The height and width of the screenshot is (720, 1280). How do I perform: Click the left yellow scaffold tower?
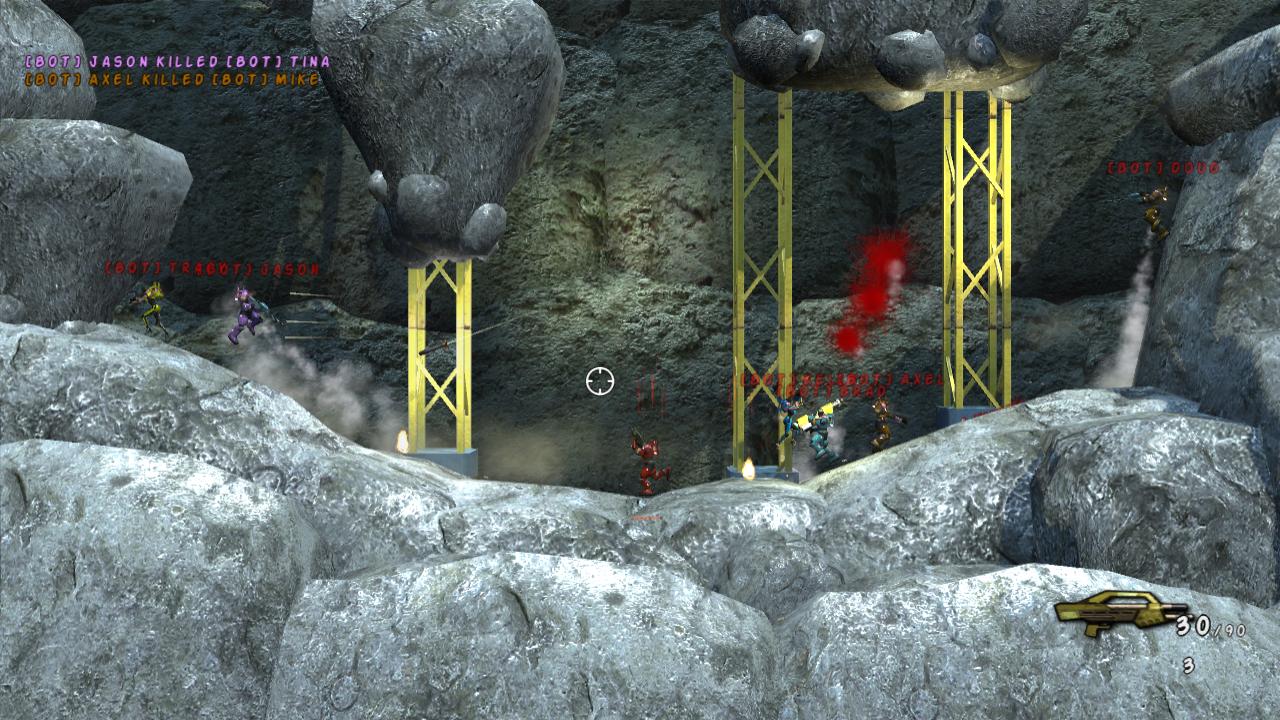point(440,350)
